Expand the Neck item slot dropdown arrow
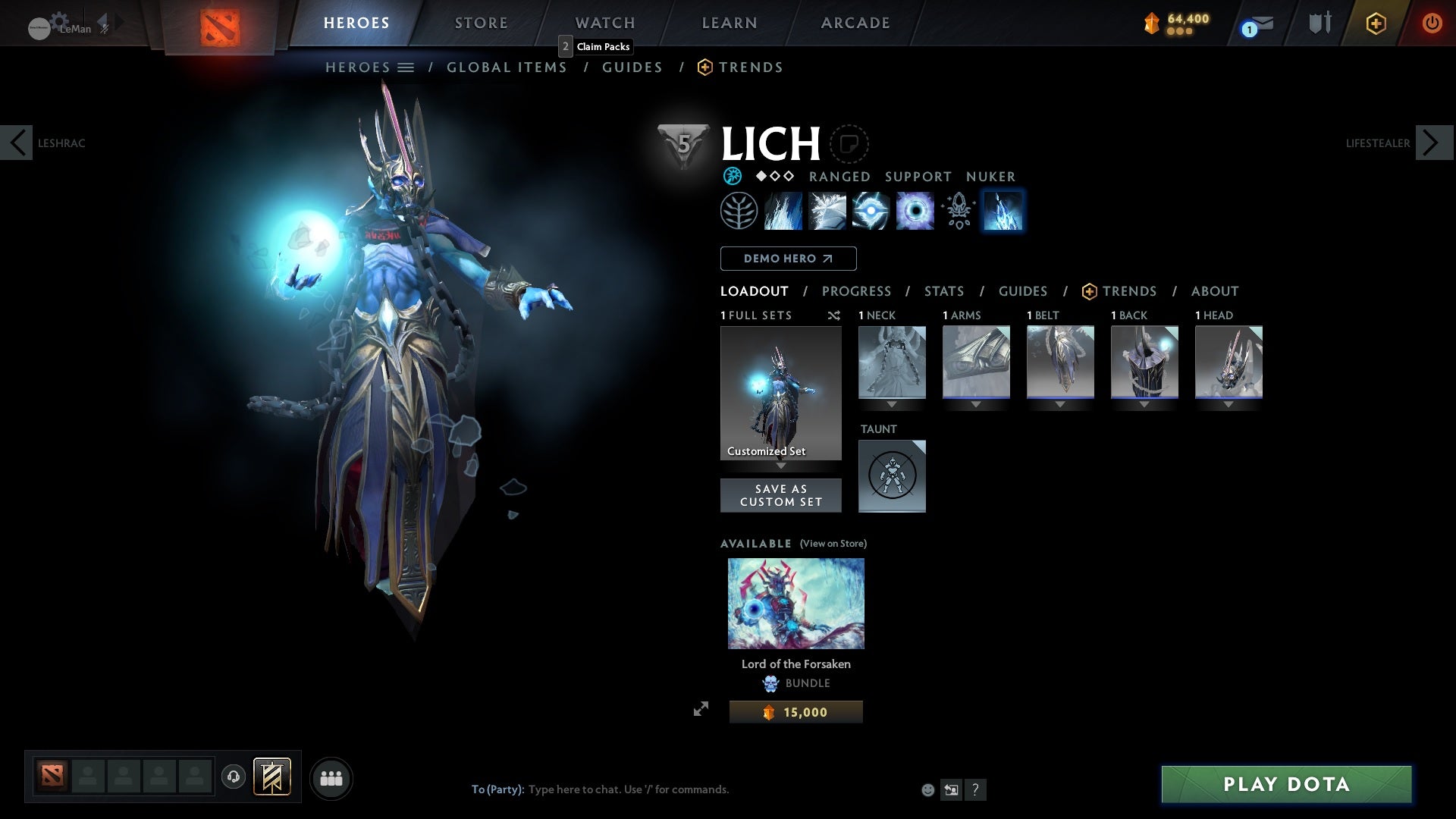Screen dimensions: 1456x819 [892, 404]
